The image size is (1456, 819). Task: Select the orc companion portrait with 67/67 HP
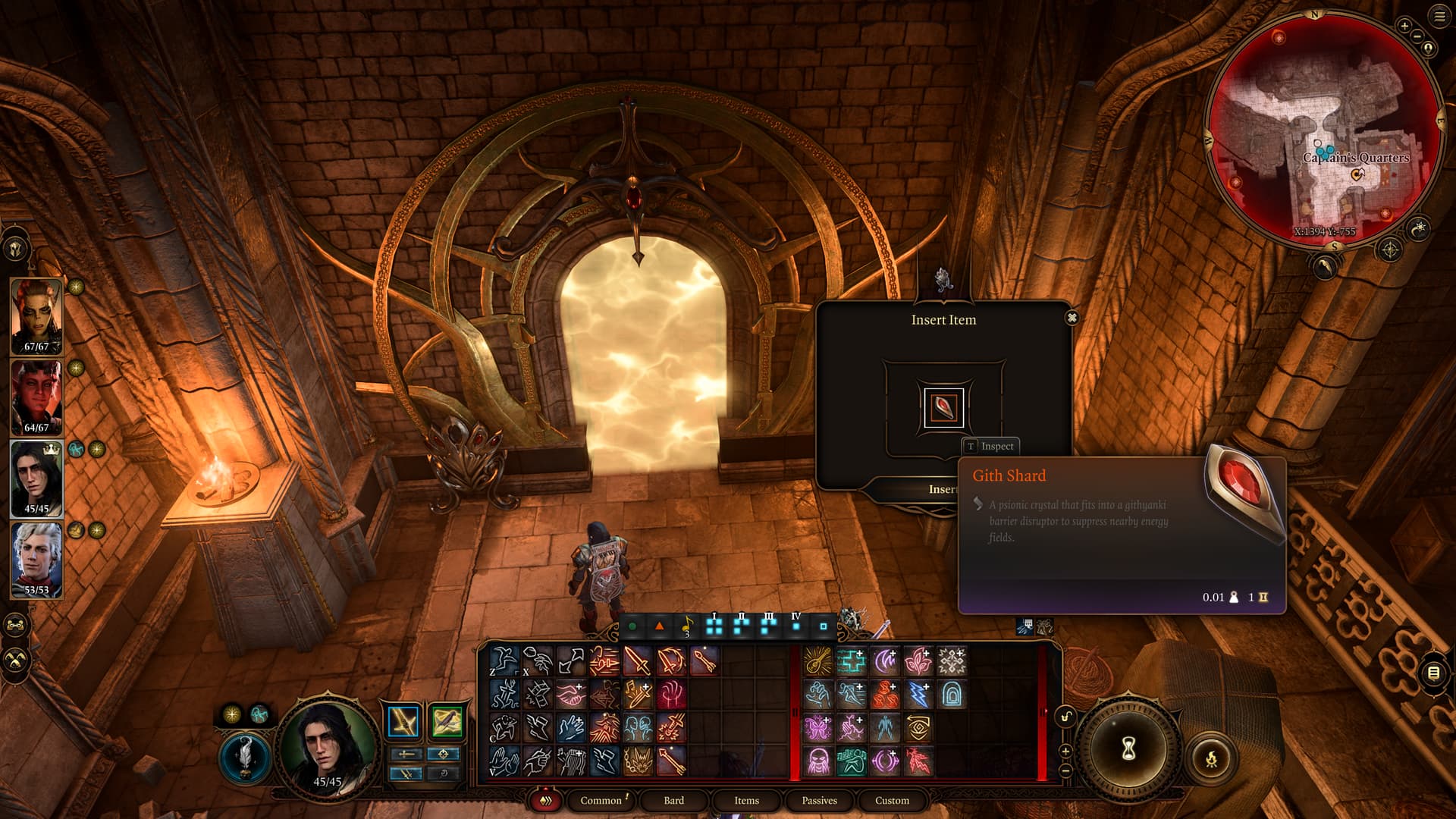pyautogui.click(x=36, y=316)
